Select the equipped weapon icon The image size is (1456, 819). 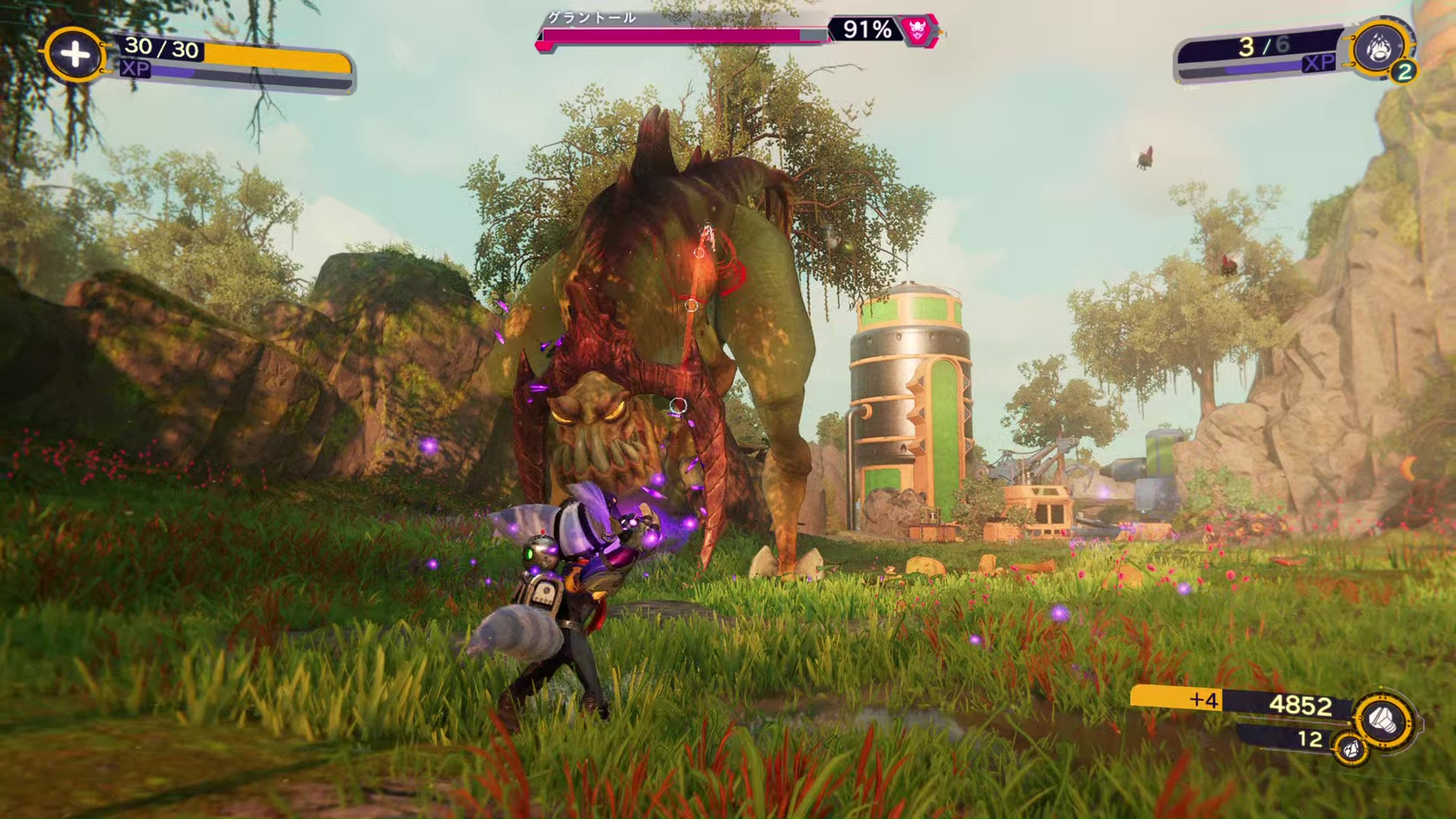[x=1378, y=49]
